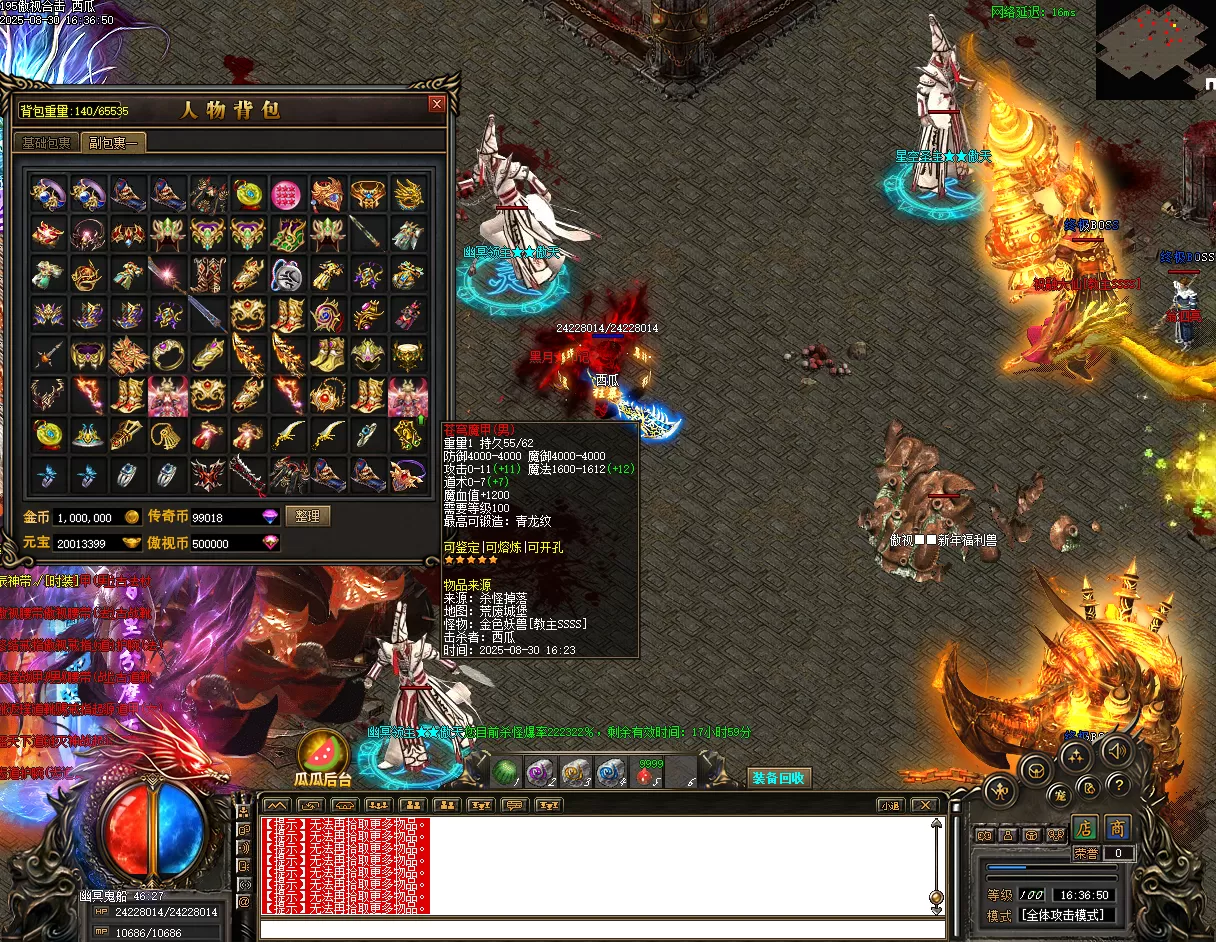Pick the silver round mask token item
The height and width of the screenshot is (942, 1216).
tap(287, 273)
